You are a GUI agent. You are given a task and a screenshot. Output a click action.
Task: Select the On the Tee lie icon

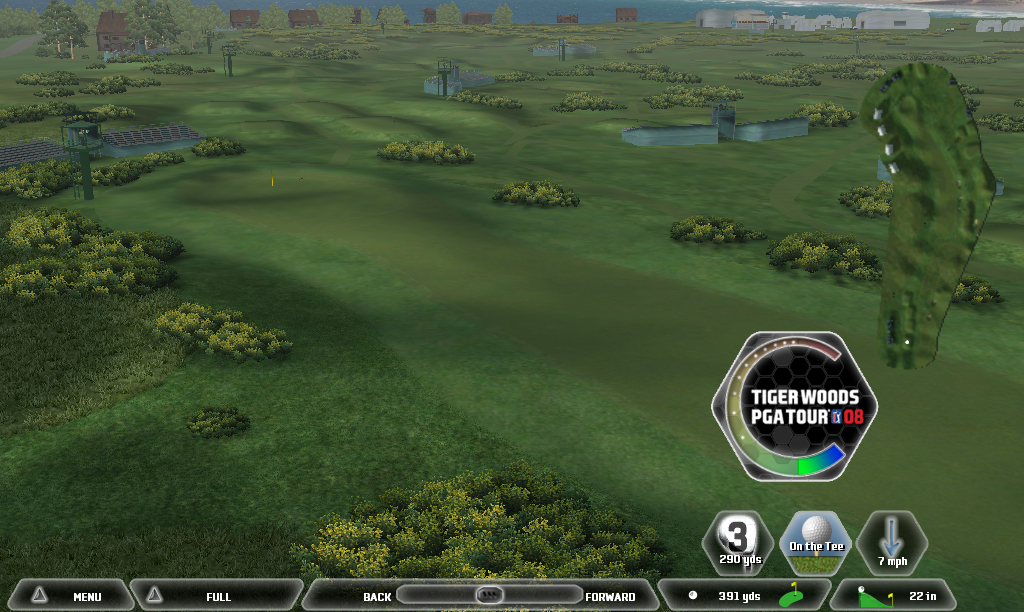[814, 543]
